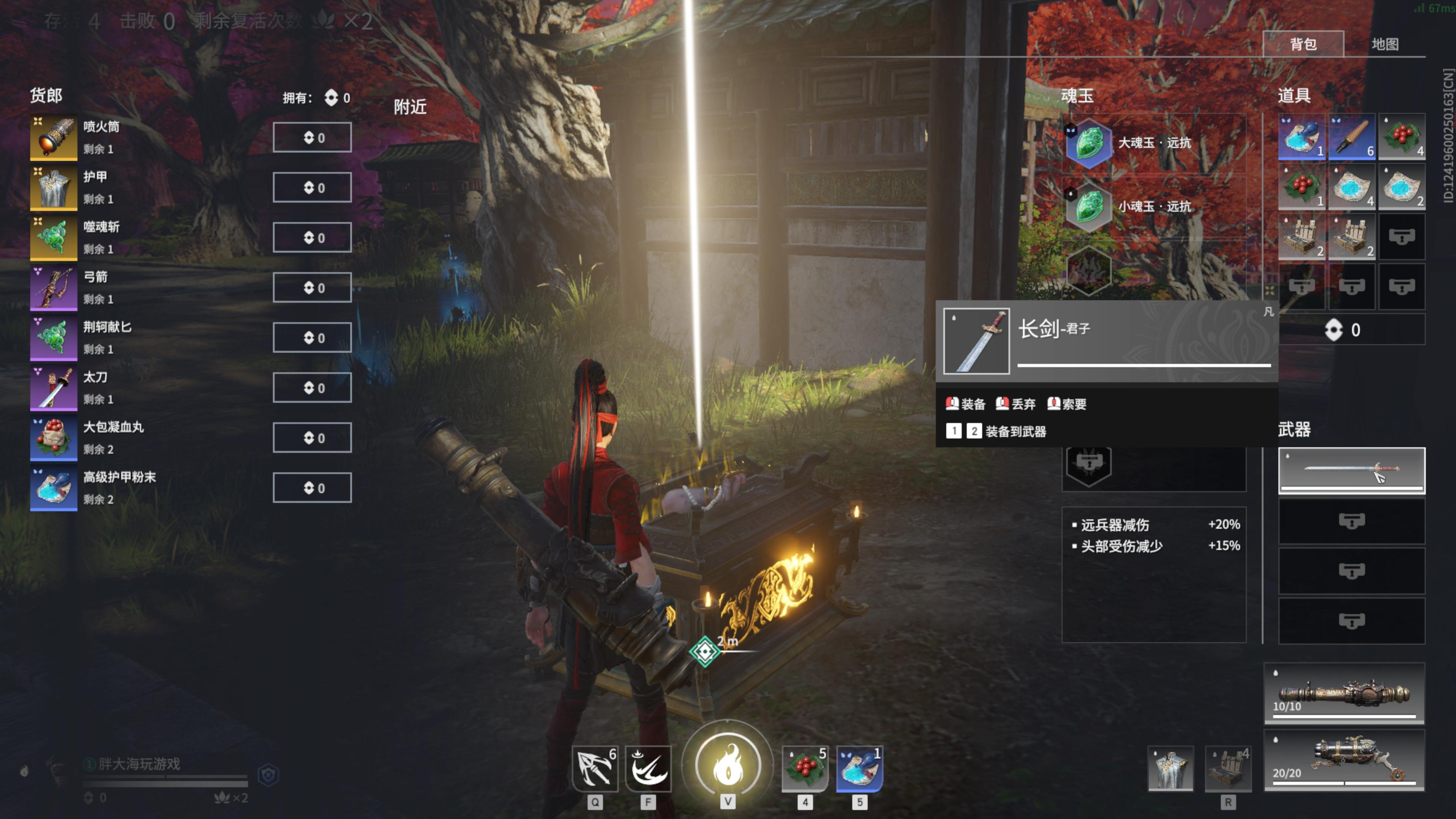Activate the flame ultimate skill icon
The image size is (1456, 819).
(728, 765)
